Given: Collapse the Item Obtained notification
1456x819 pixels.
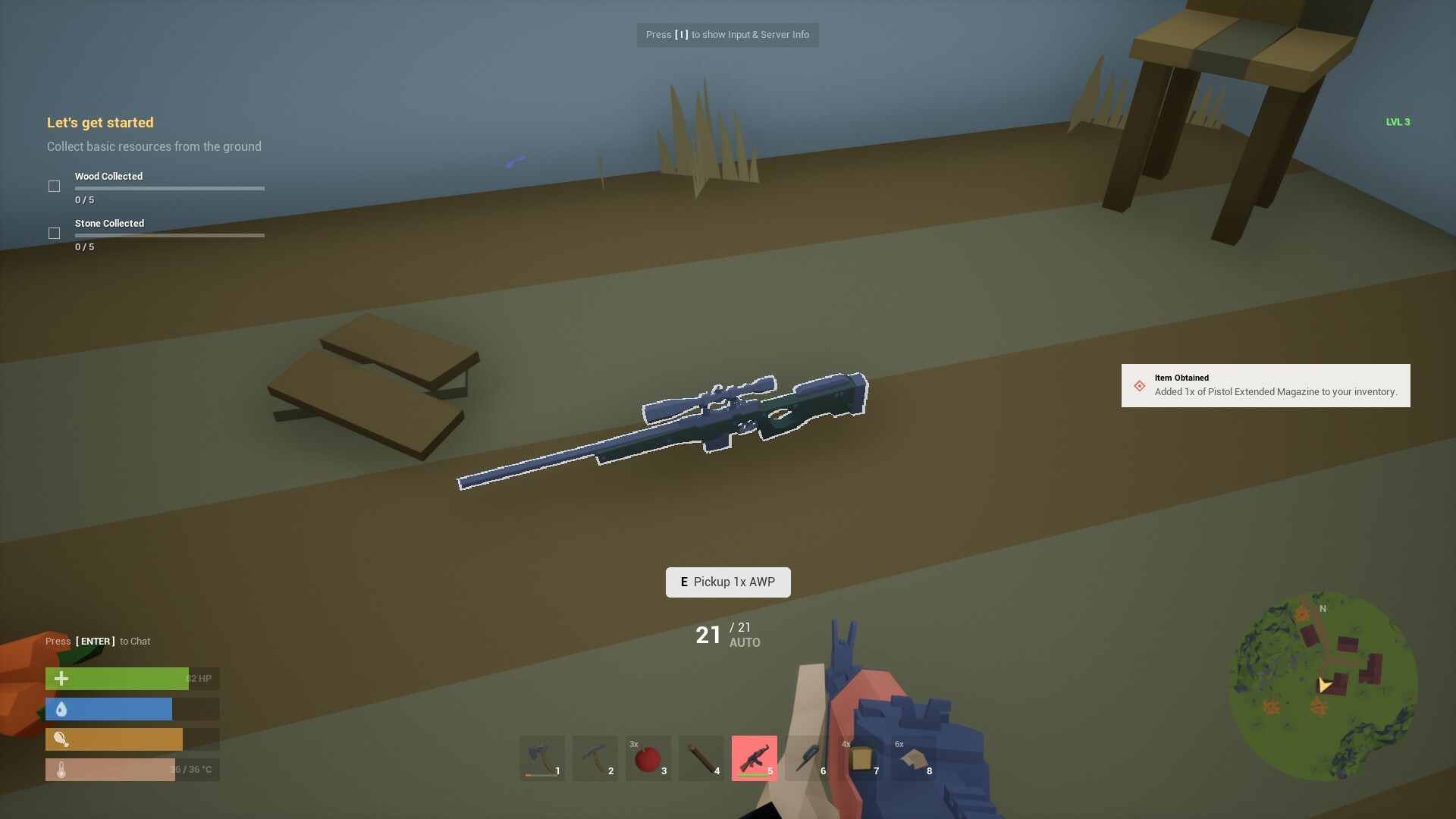Looking at the screenshot, I should coord(1265,385).
